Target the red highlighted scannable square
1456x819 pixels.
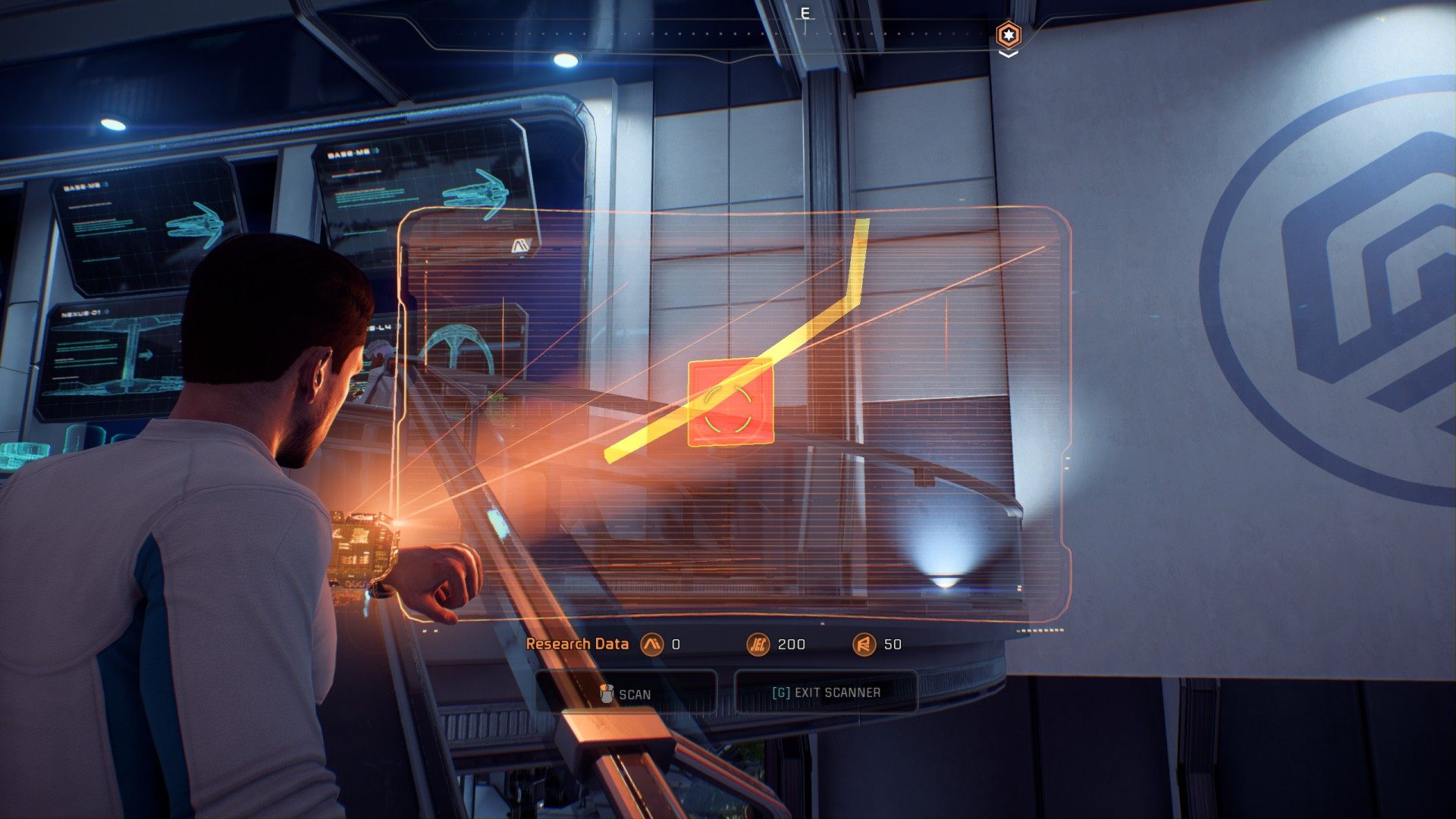click(x=730, y=403)
